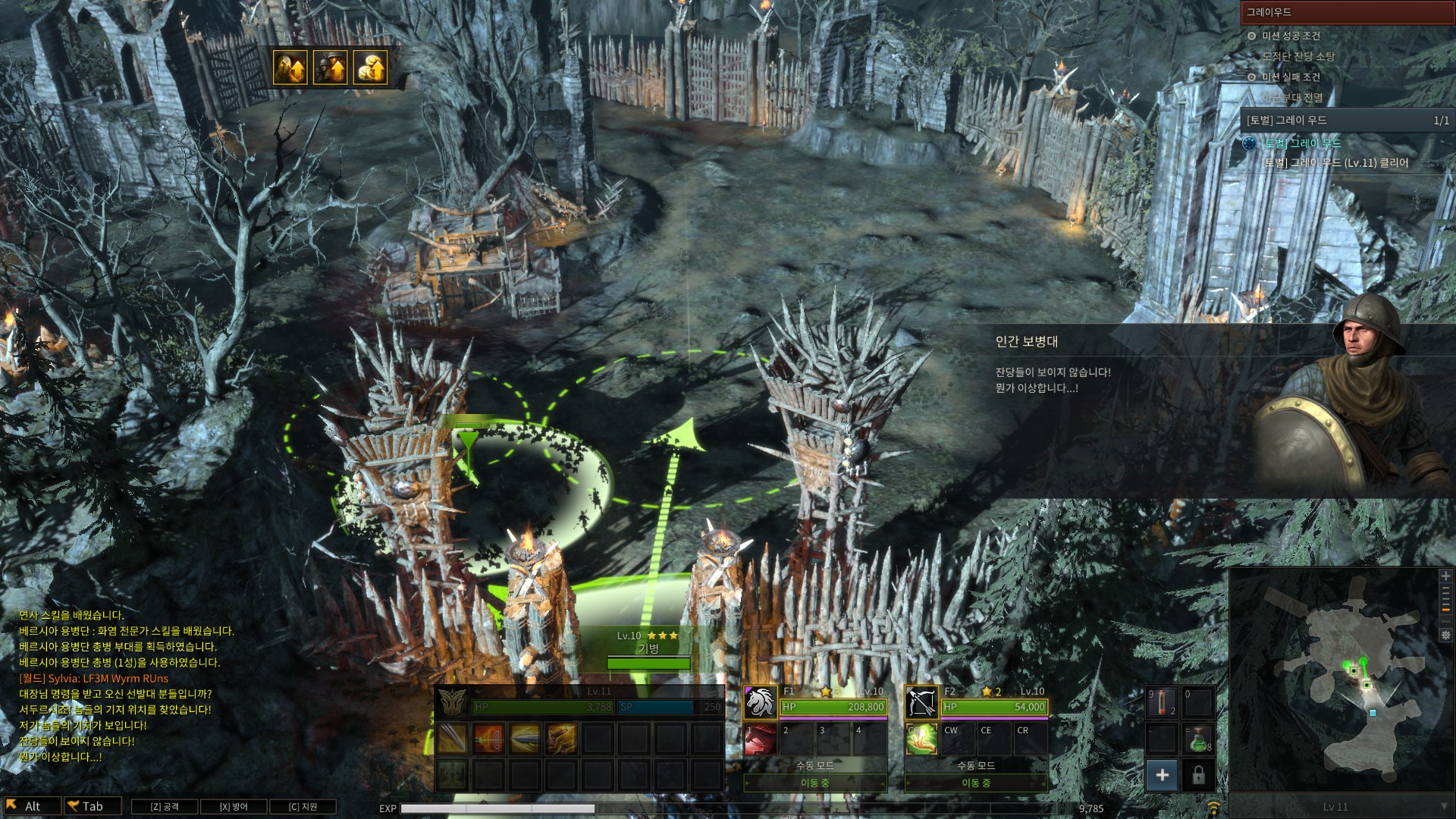The width and height of the screenshot is (1456, 819).
Task: Click the blue plus quick-slot button
Action: (x=1162, y=775)
